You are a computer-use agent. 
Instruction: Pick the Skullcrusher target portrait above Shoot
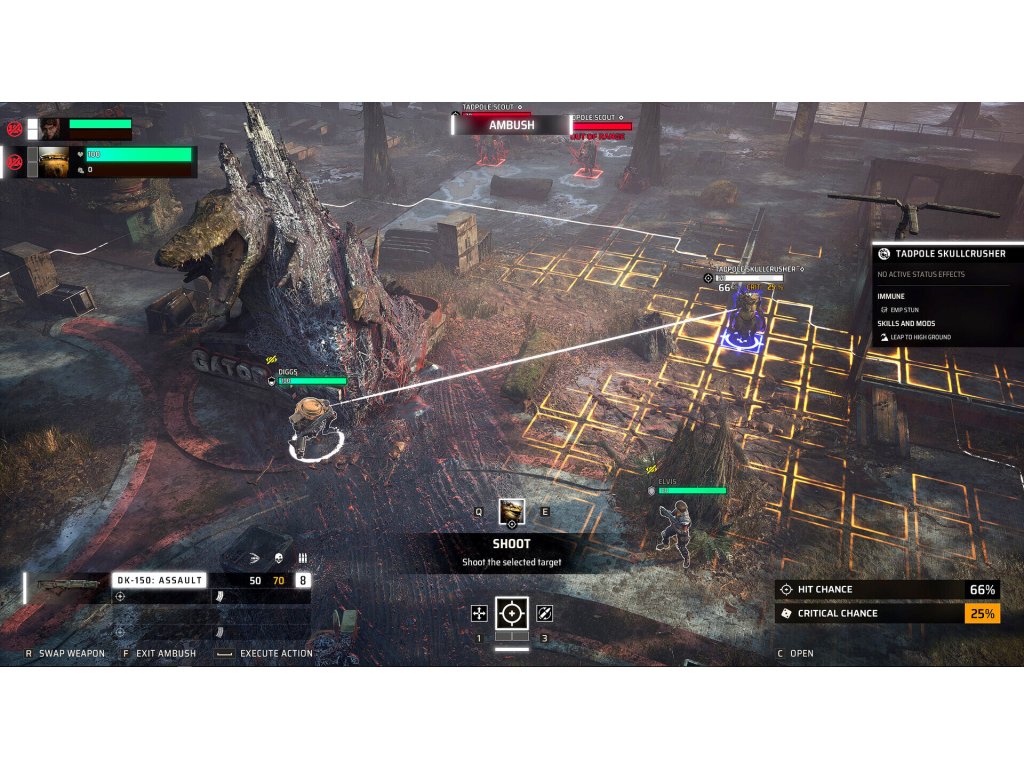pos(512,511)
